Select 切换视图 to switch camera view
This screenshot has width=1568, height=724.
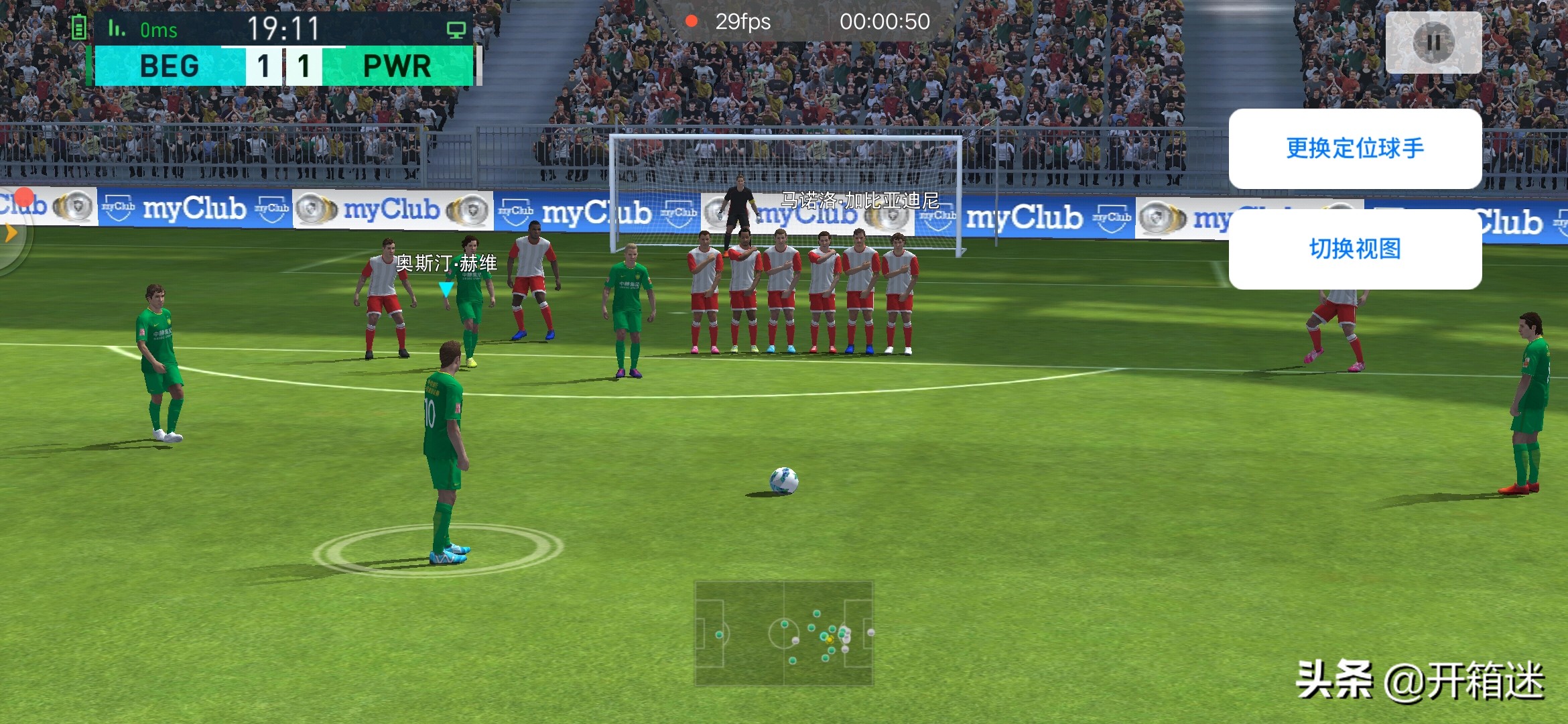point(1354,249)
